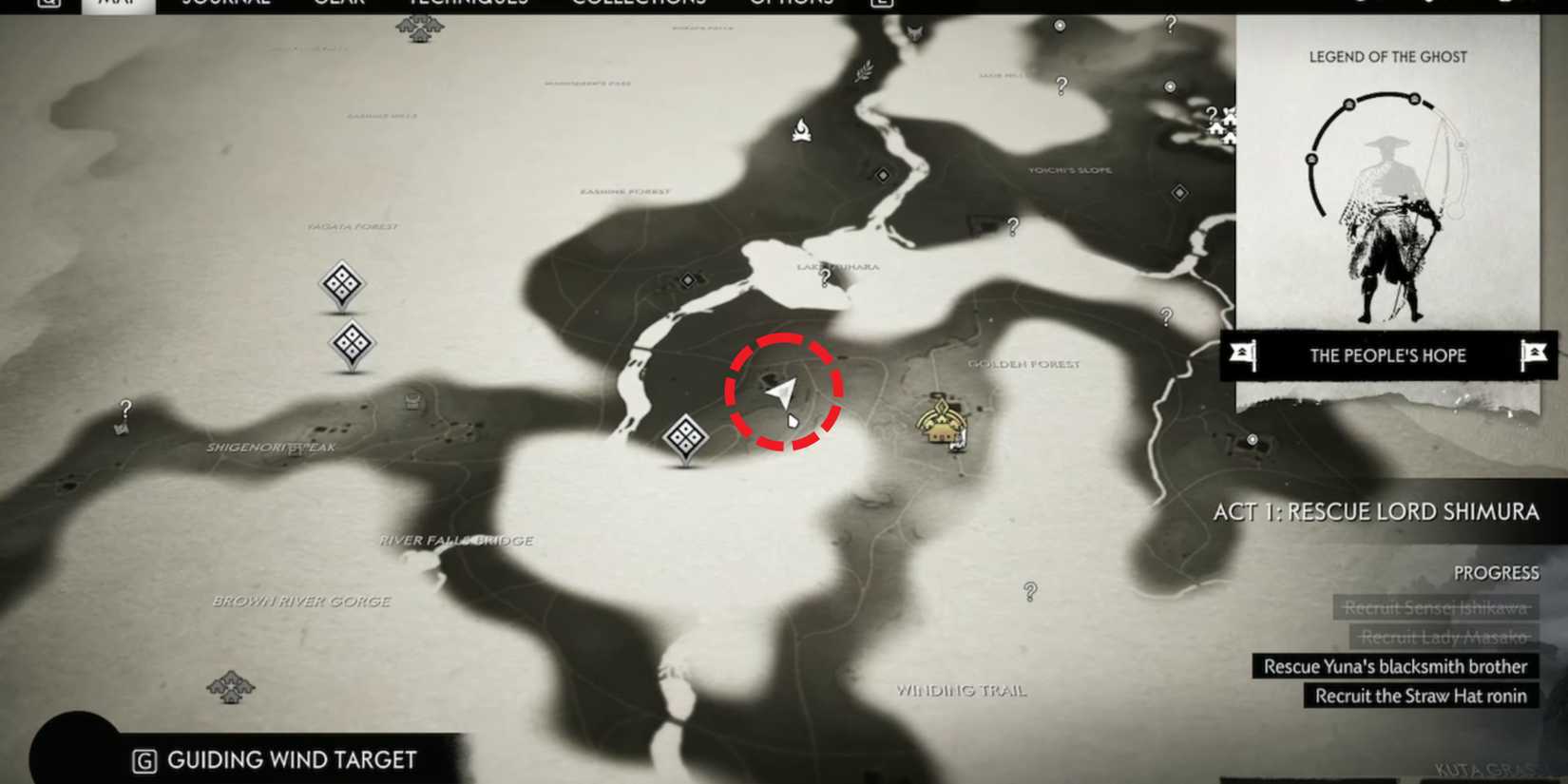Select the hot spring icon near Yoichi's Slope
Image resolution: width=1568 pixels, height=784 pixels.
pos(1170,86)
